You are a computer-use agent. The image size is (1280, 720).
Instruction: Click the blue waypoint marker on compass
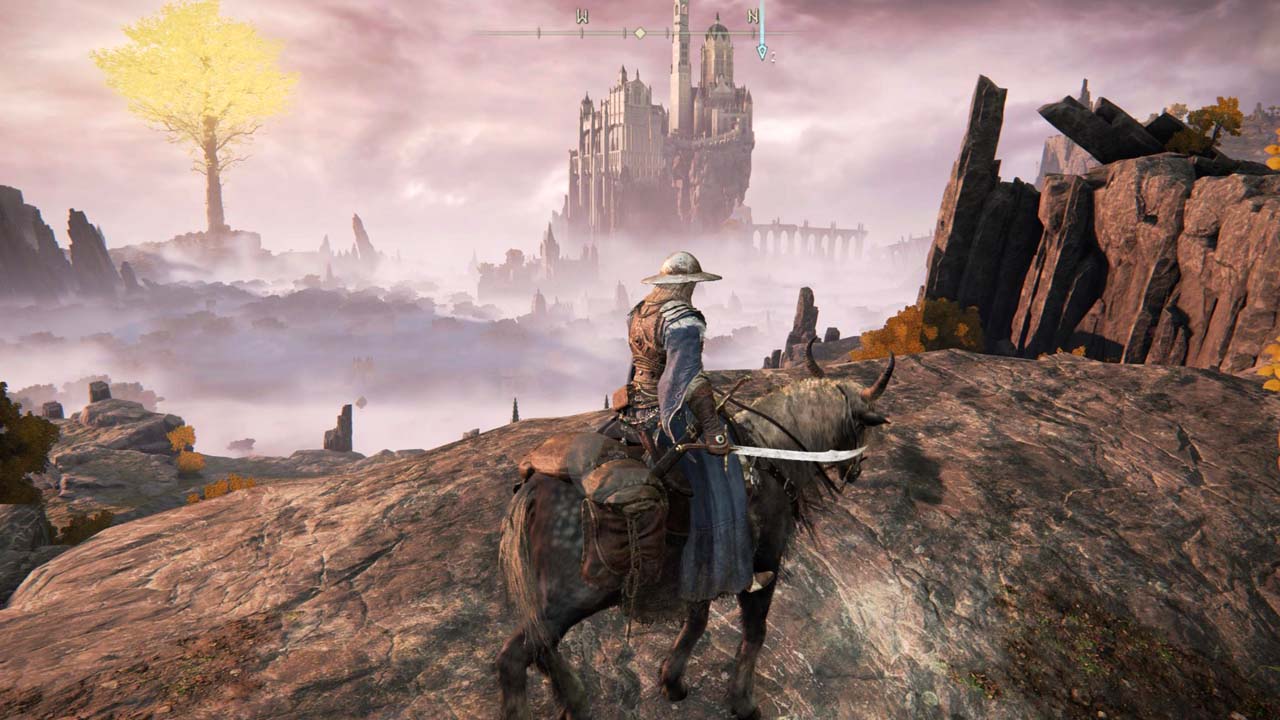762,50
